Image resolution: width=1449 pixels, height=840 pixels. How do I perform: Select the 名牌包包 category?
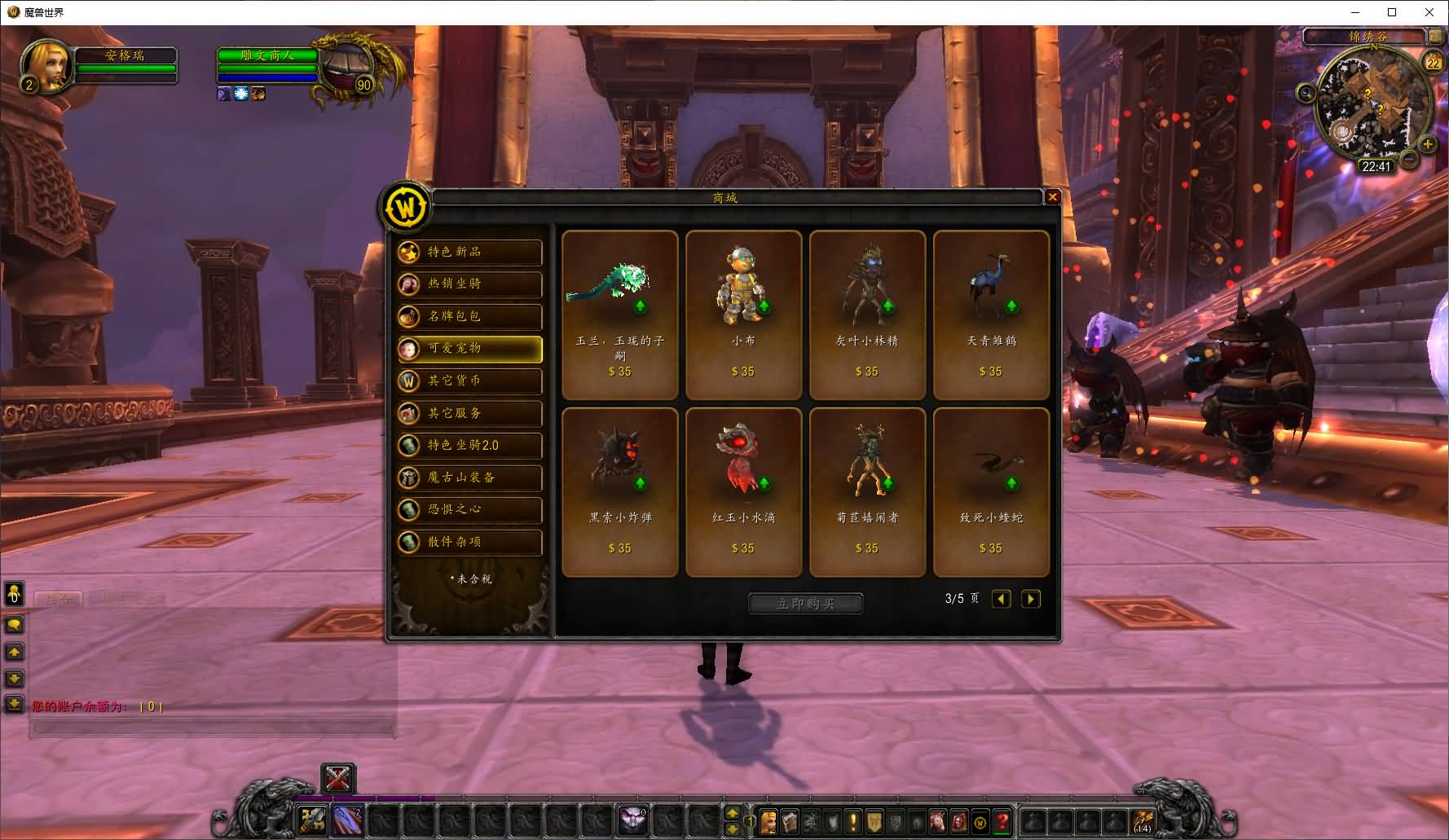click(x=470, y=316)
